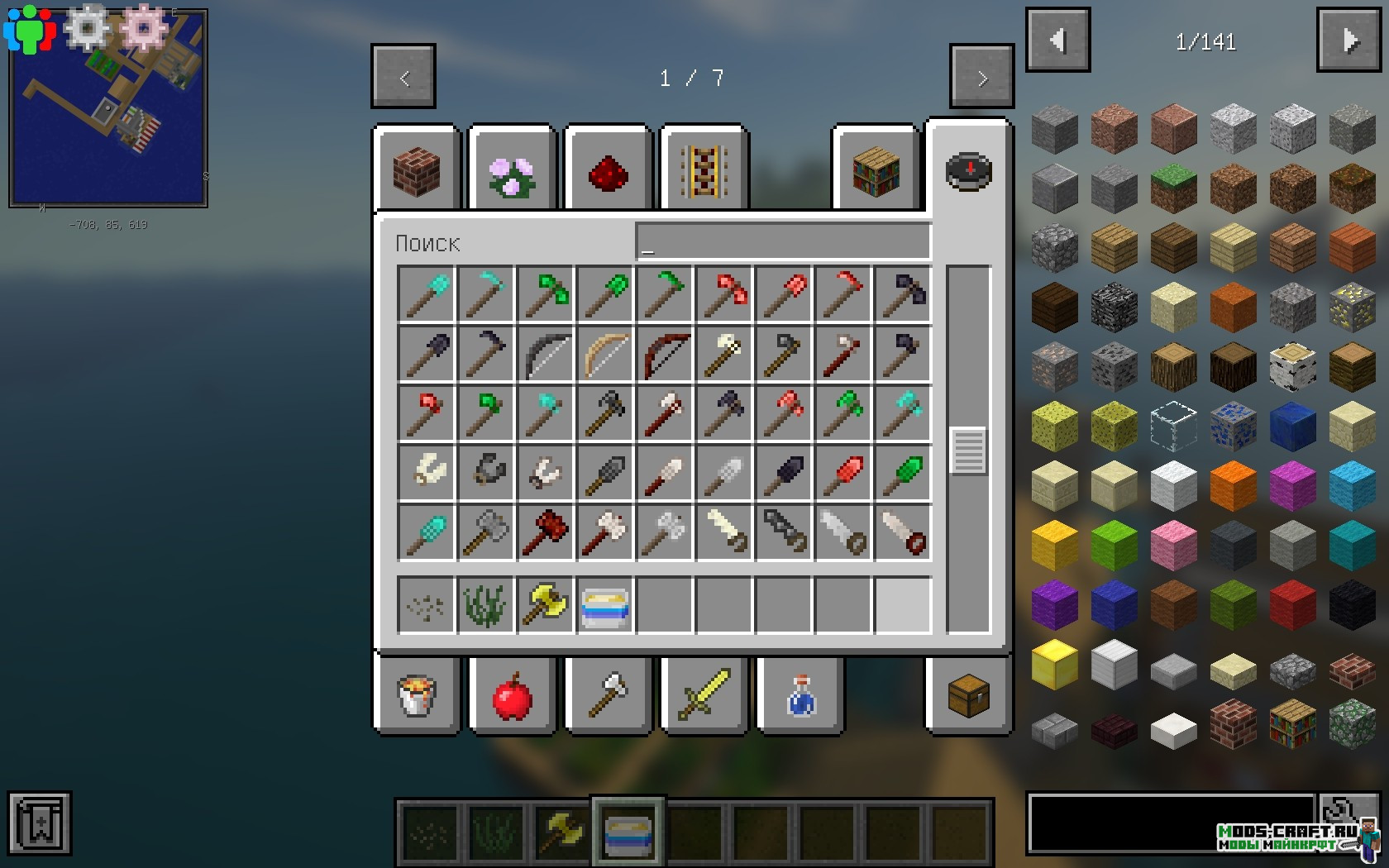
Task: Select the grass block from item panel
Action: click(1173, 188)
